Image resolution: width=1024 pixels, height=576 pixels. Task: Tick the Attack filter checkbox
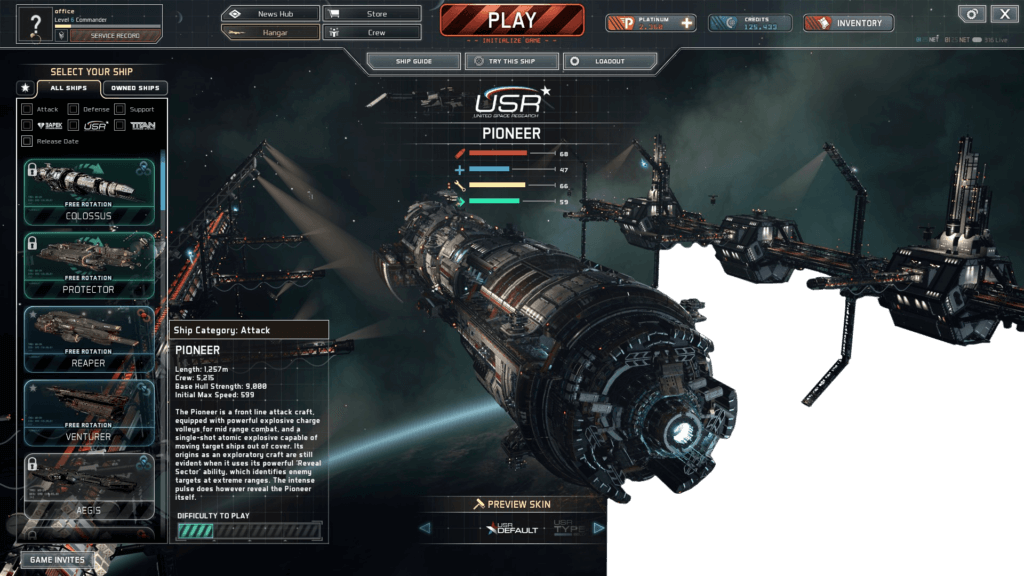click(27, 109)
